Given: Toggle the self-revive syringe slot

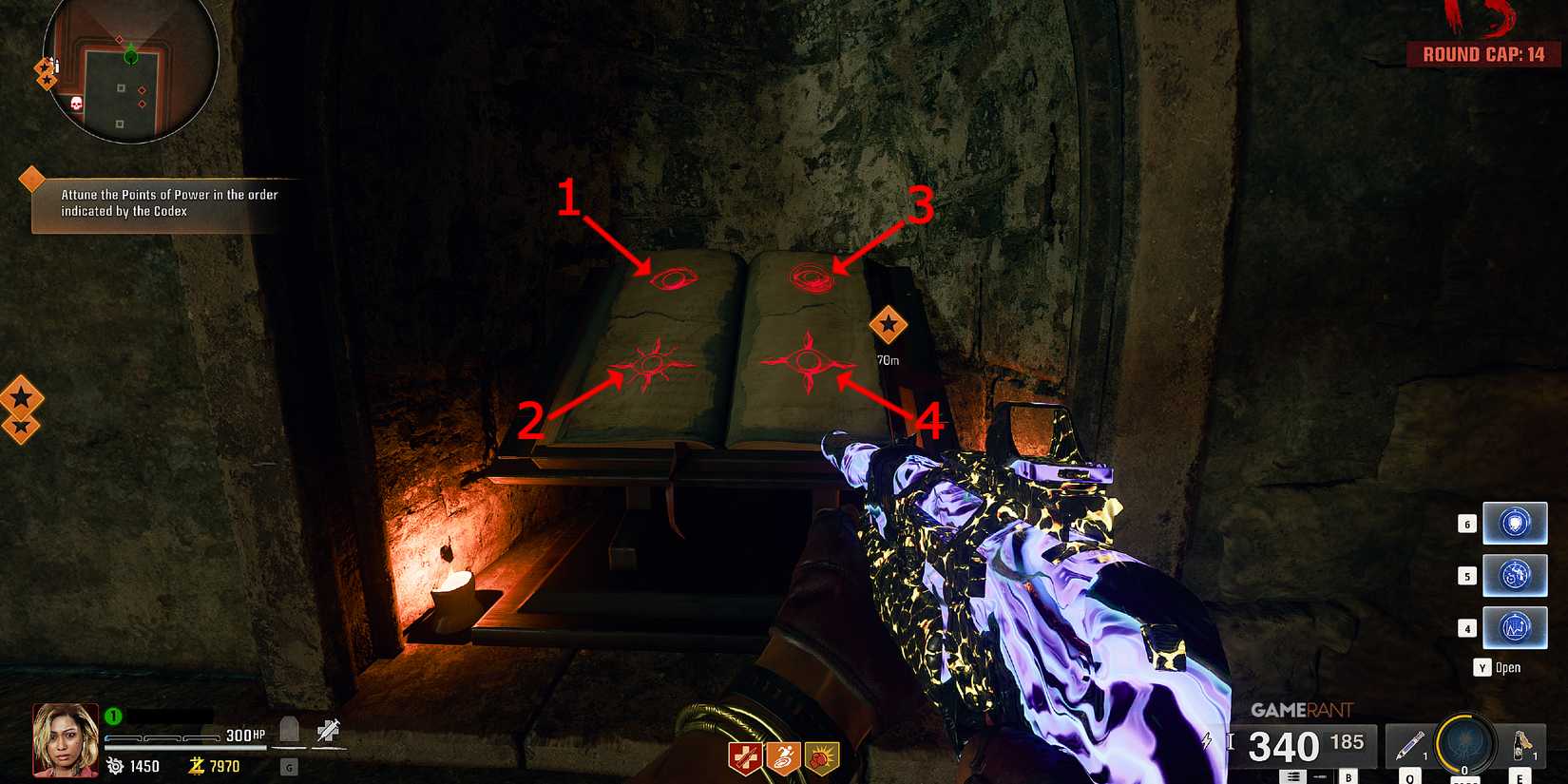Looking at the screenshot, I should coord(327,728).
